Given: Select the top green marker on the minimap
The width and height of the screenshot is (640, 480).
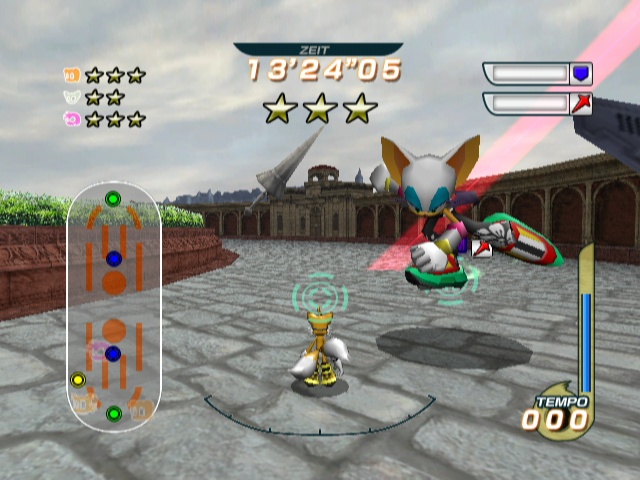Looking at the screenshot, I should (x=113, y=199).
